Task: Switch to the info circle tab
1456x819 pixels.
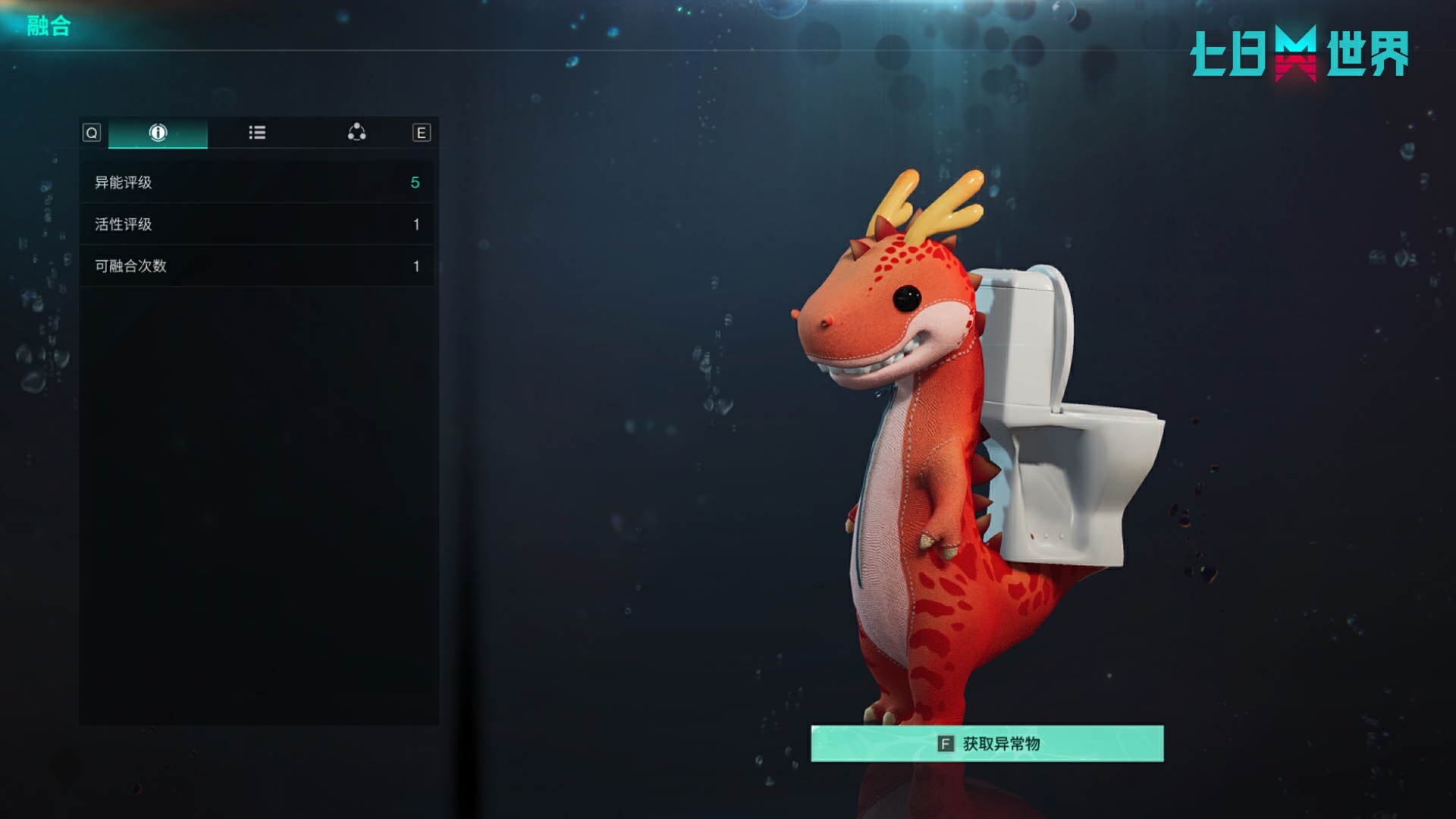Action: click(x=158, y=133)
